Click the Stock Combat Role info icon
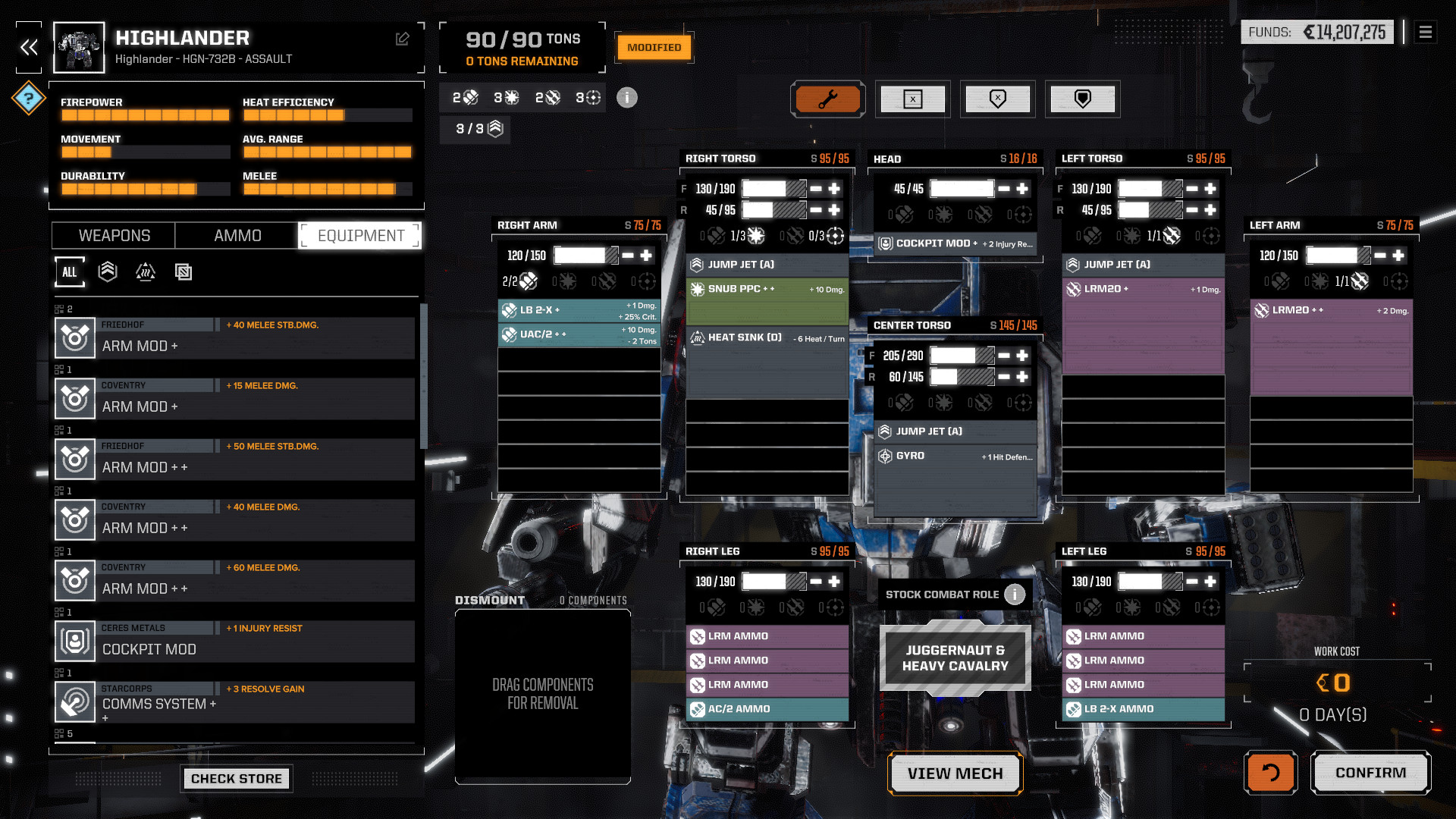Image resolution: width=1456 pixels, height=819 pixels. pos(1014,595)
